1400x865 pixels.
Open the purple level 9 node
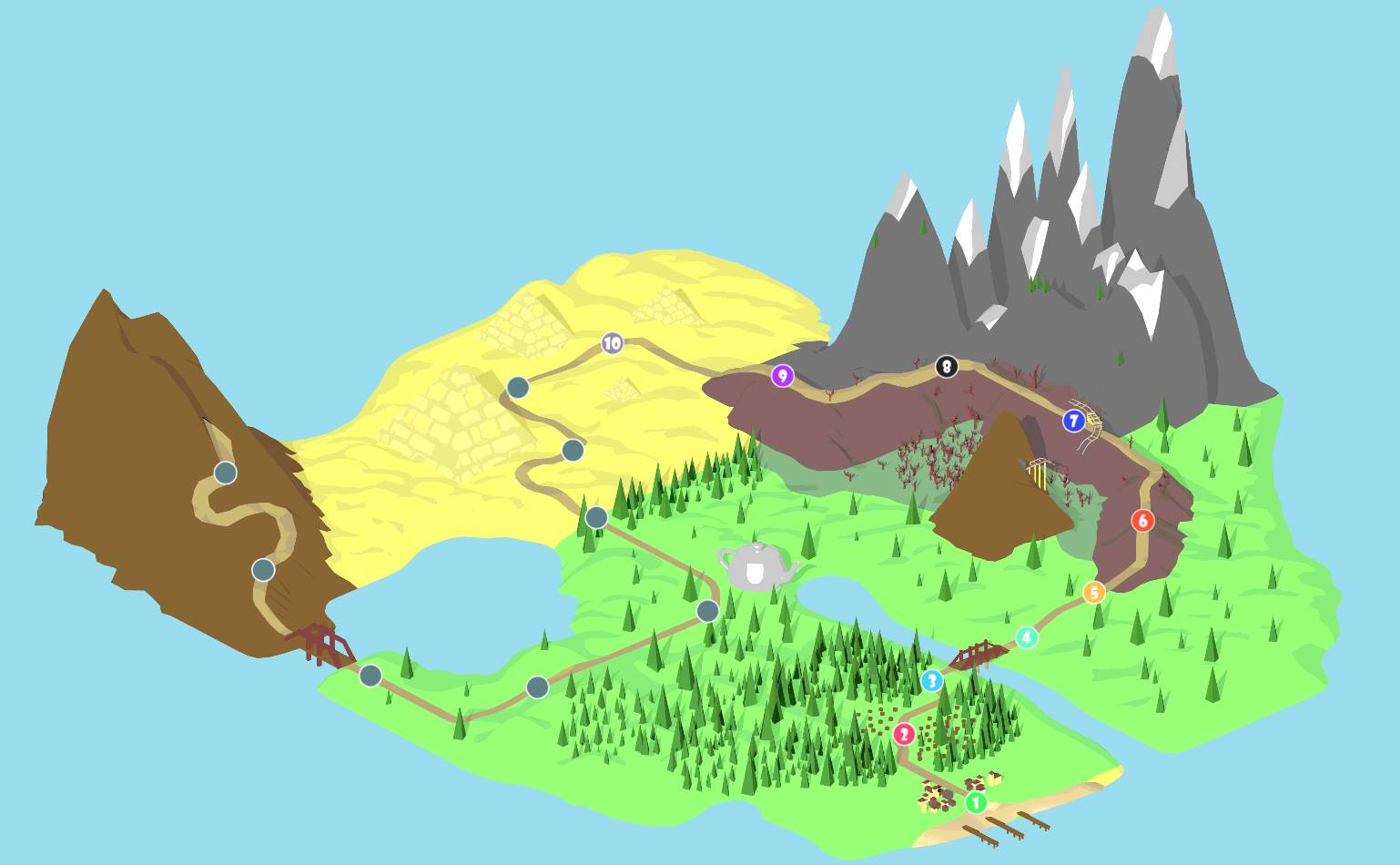pyautogui.click(x=782, y=375)
